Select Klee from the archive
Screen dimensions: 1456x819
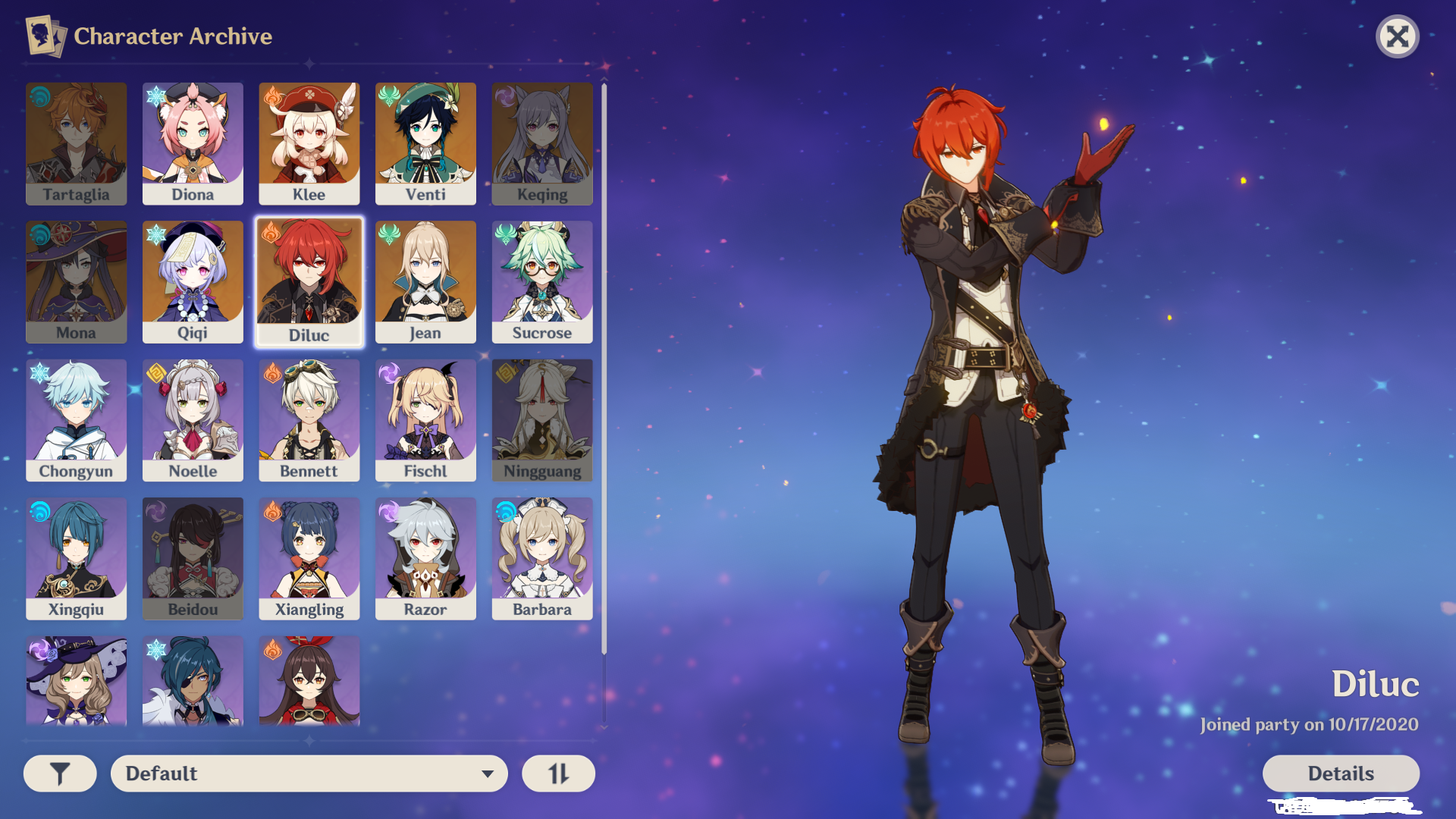[x=309, y=144]
